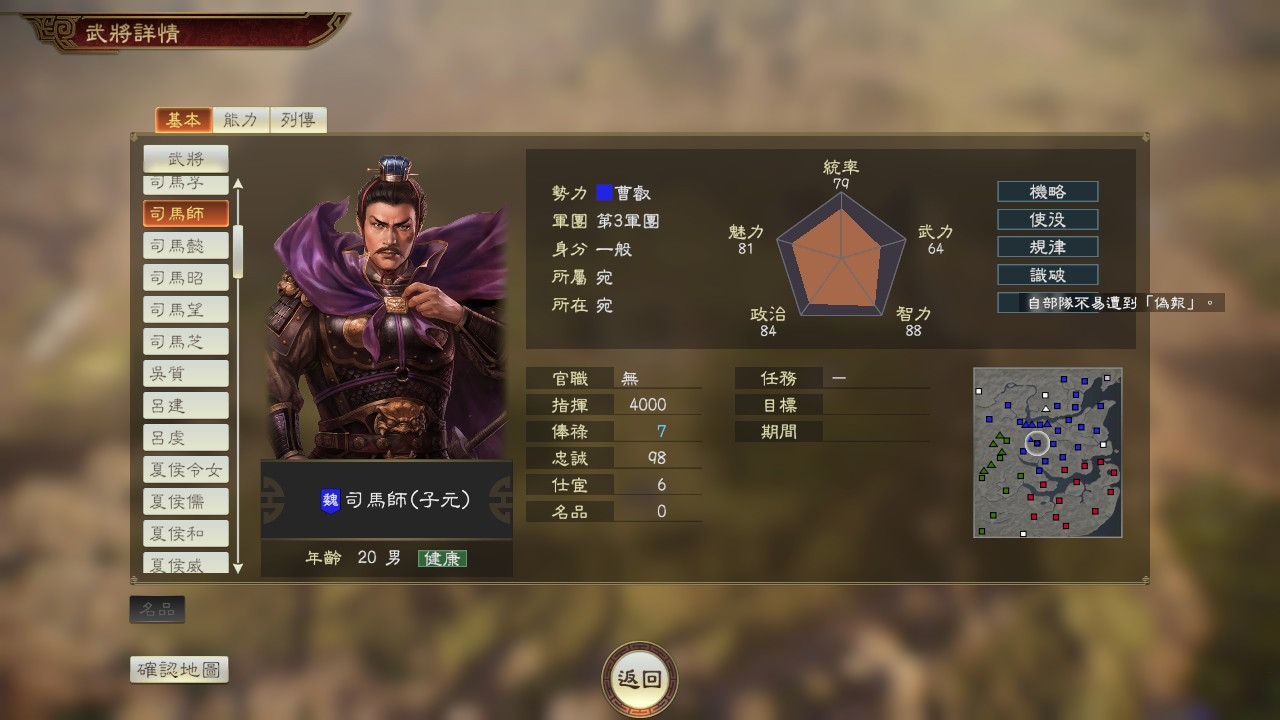This screenshot has width=1280, height=720.
Task: Click the 健康 health status badge
Action: [443, 558]
